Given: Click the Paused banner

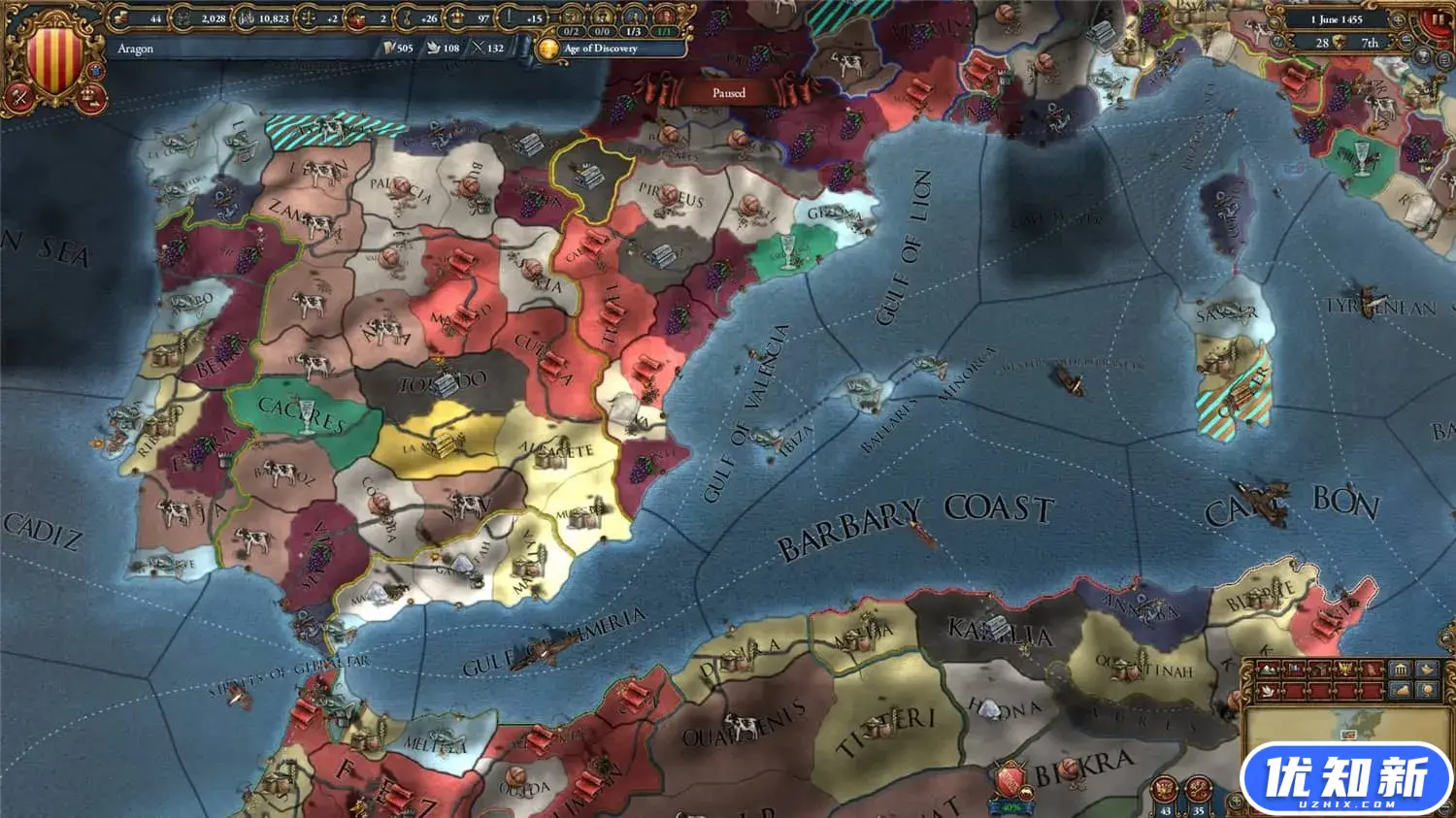Looking at the screenshot, I should click(x=728, y=92).
